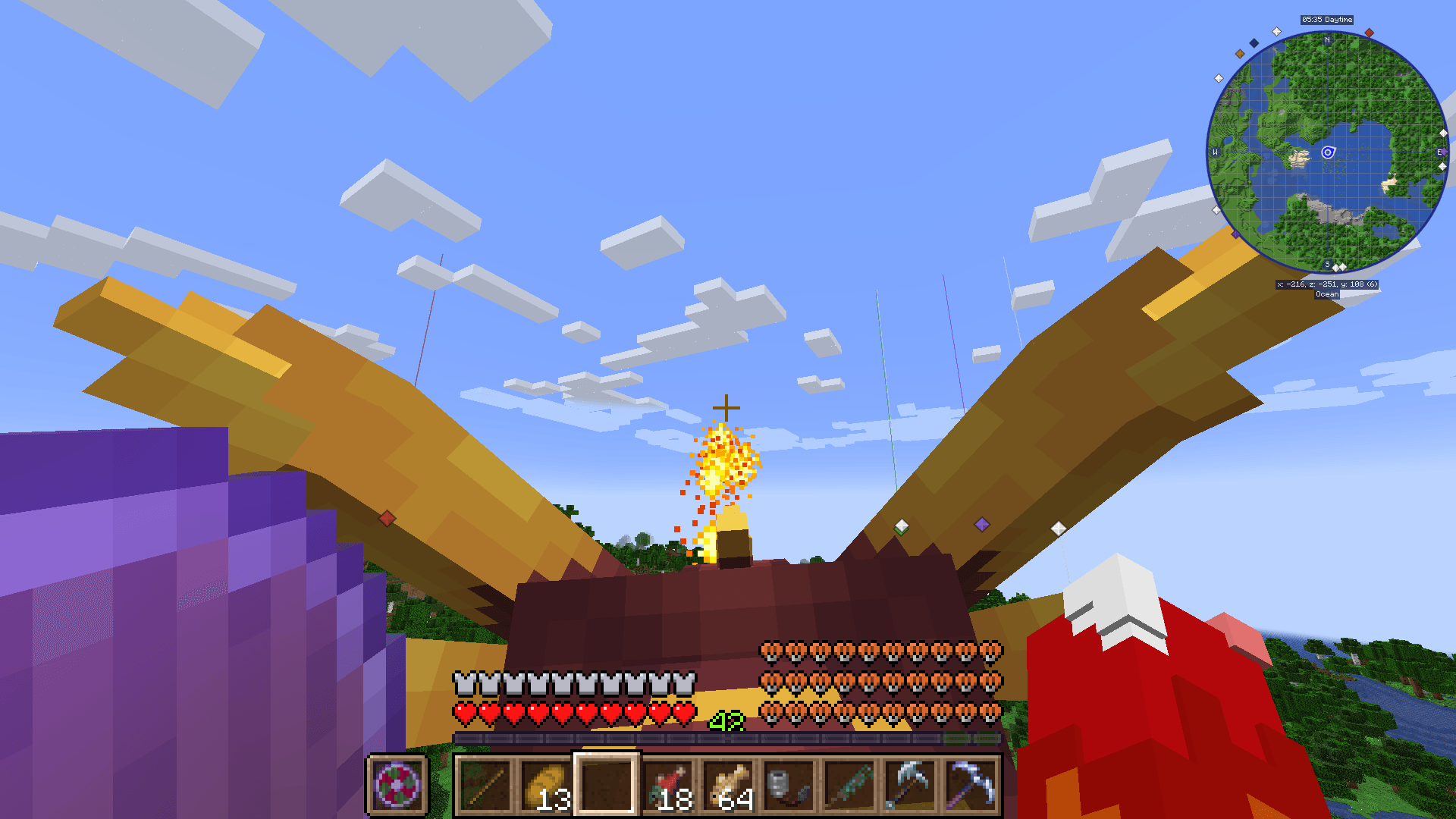Click the currently selected empty hotbar slot
The width and height of the screenshot is (1456, 819).
pos(607,783)
